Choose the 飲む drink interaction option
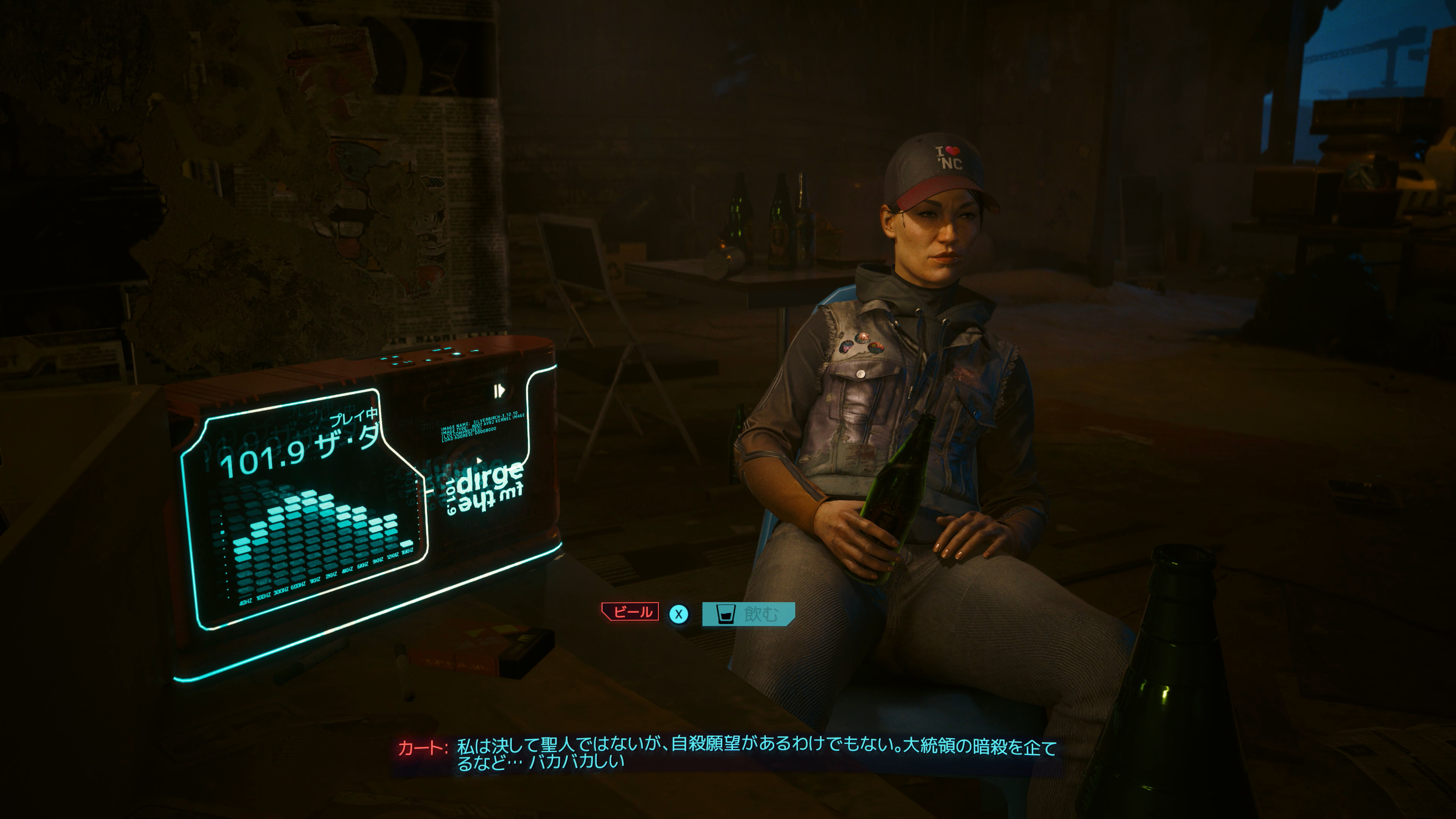 (x=748, y=614)
